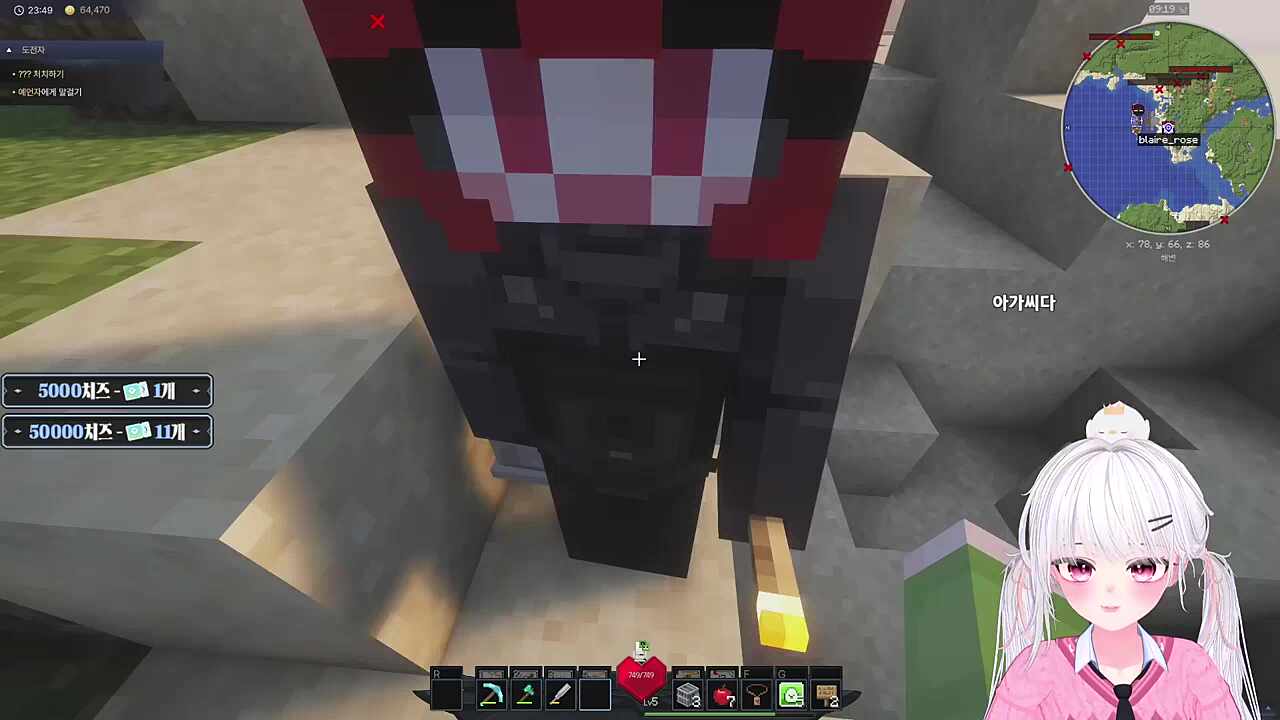Image resolution: width=1280 pixels, height=720 pixels.
Task: Open the circular minimap
Action: (1166, 127)
